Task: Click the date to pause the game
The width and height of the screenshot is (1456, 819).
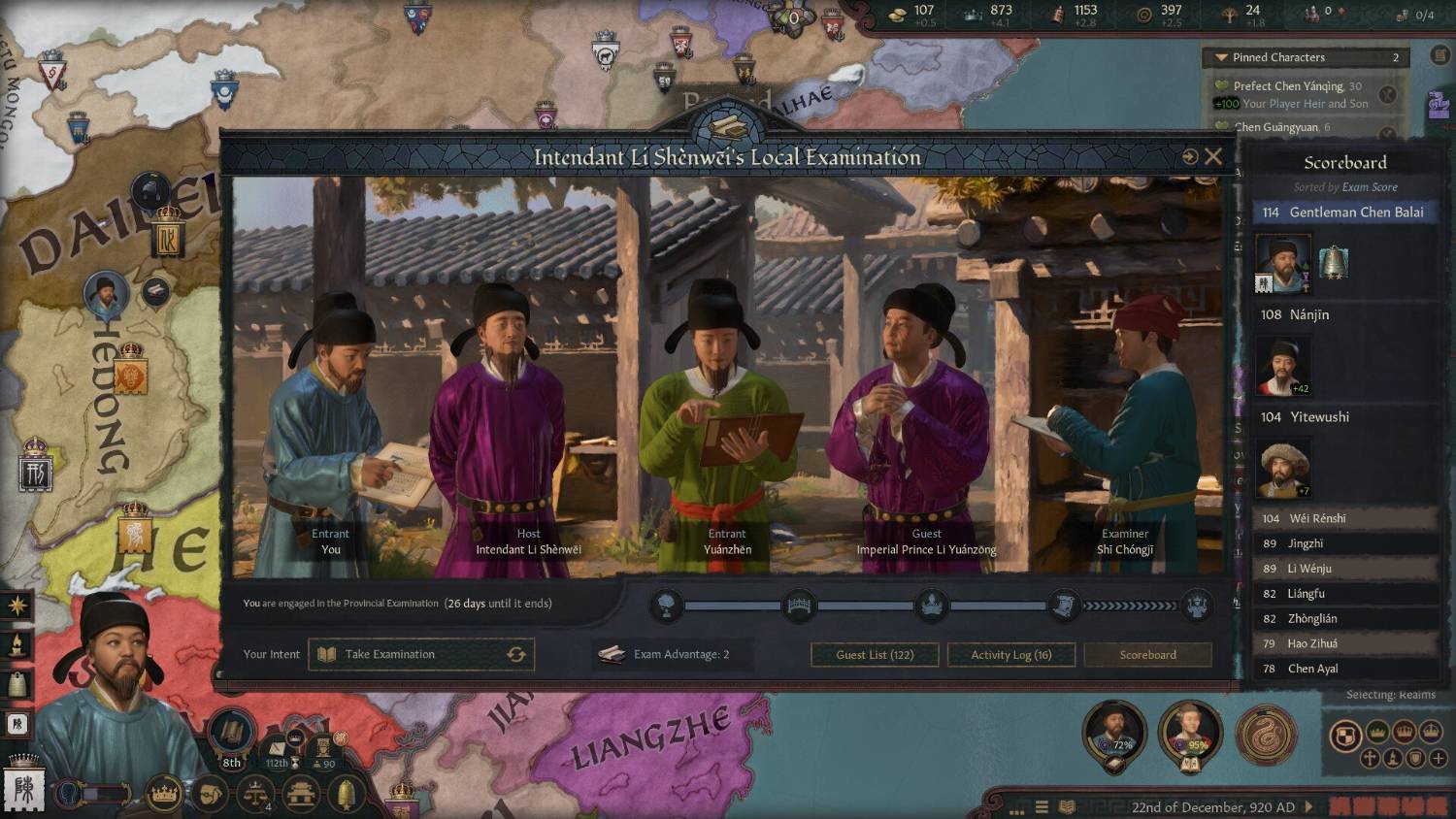Action: (x=1212, y=807)
